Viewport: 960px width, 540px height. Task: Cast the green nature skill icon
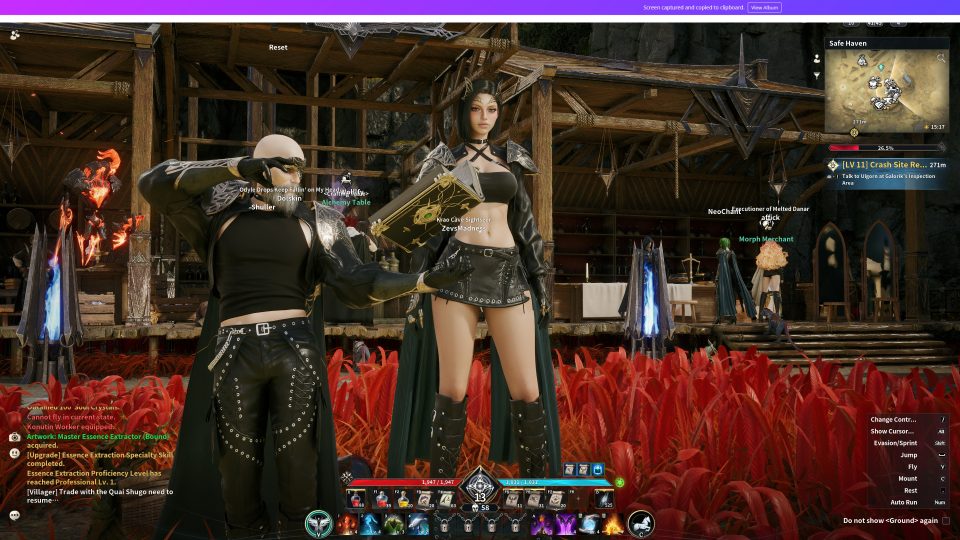pyautogui.click(x=393, y=523)
